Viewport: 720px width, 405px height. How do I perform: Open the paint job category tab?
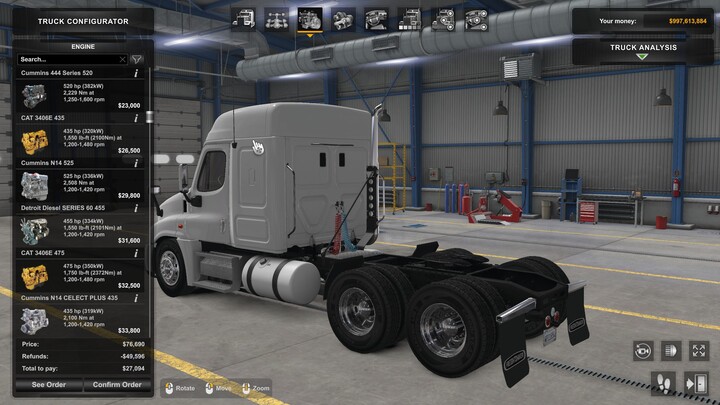tap(409, 18)
